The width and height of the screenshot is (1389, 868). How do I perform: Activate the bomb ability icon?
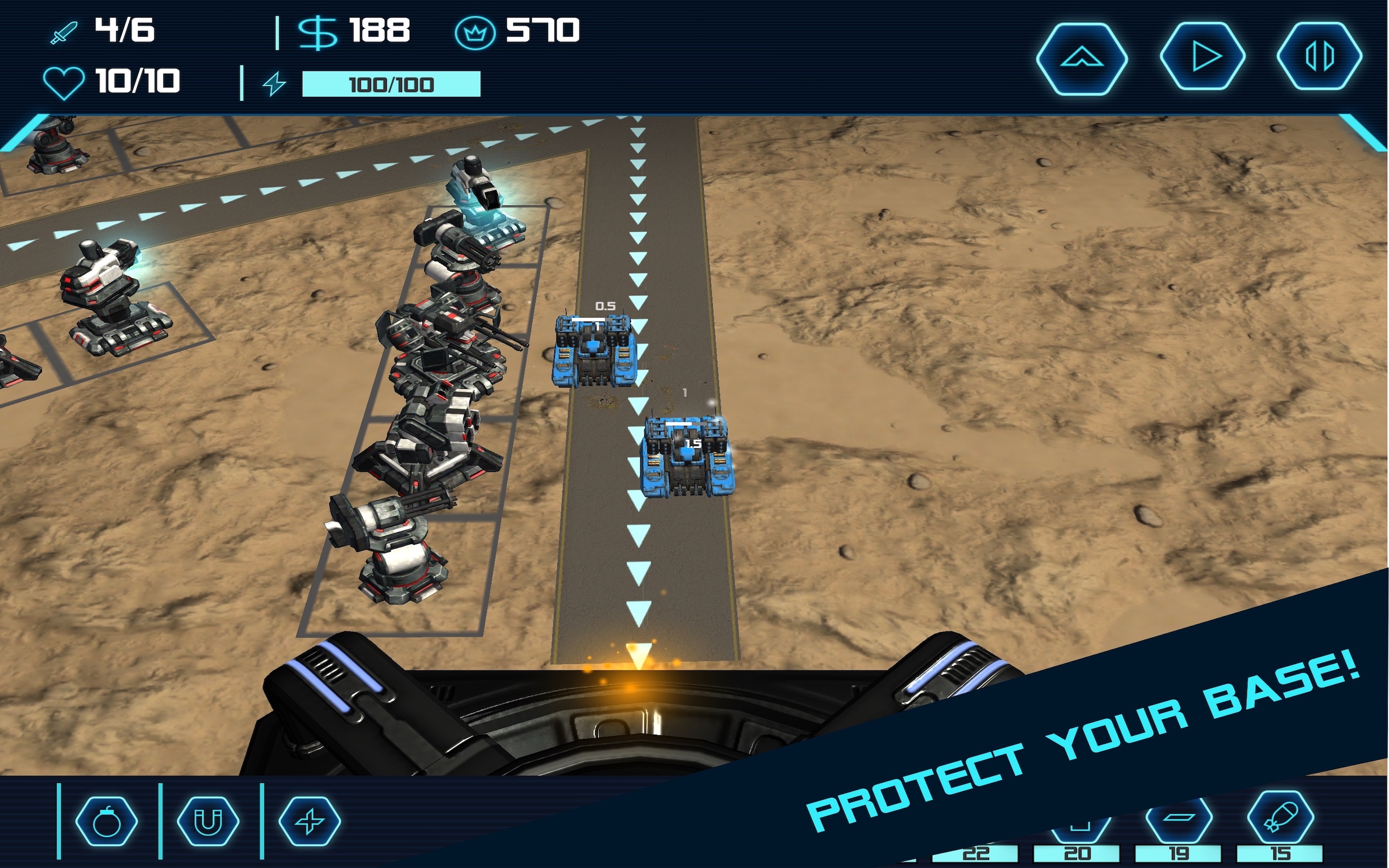(107, 821)
